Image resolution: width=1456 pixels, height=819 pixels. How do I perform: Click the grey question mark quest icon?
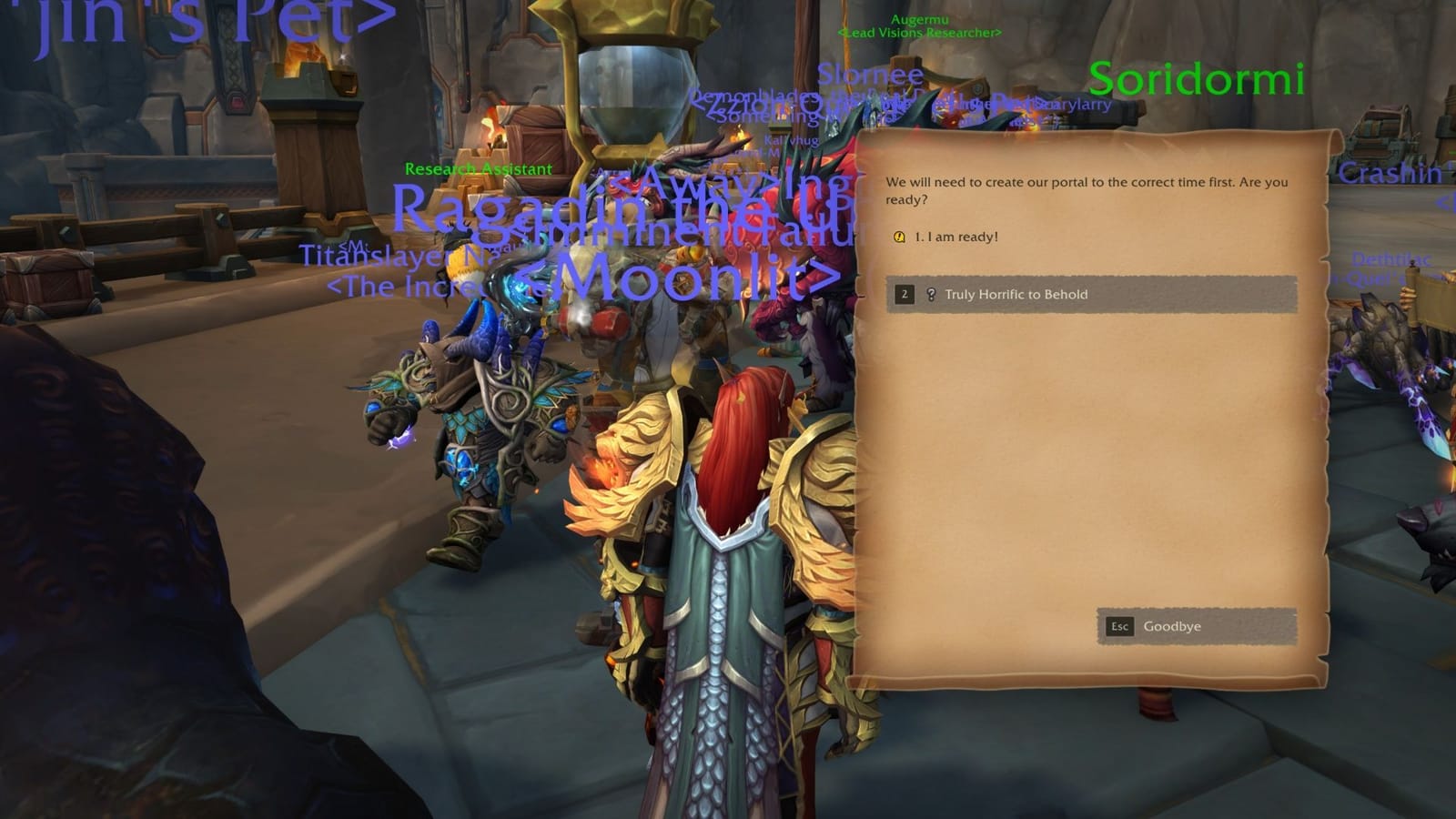tap(929, 294)
